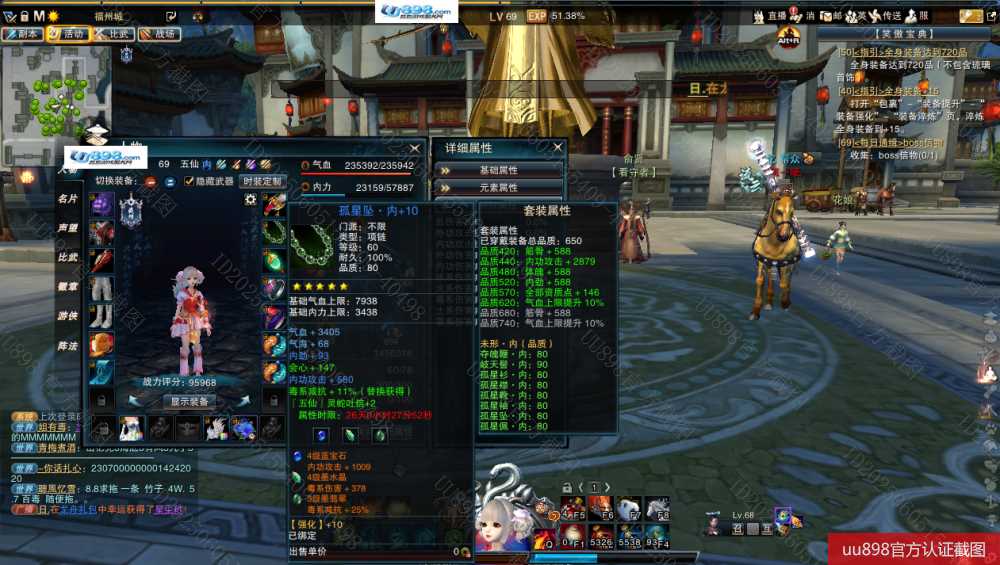1000x565 pixels.
Task: Select the white trousers equipment slot
Action: coord(101,289)
